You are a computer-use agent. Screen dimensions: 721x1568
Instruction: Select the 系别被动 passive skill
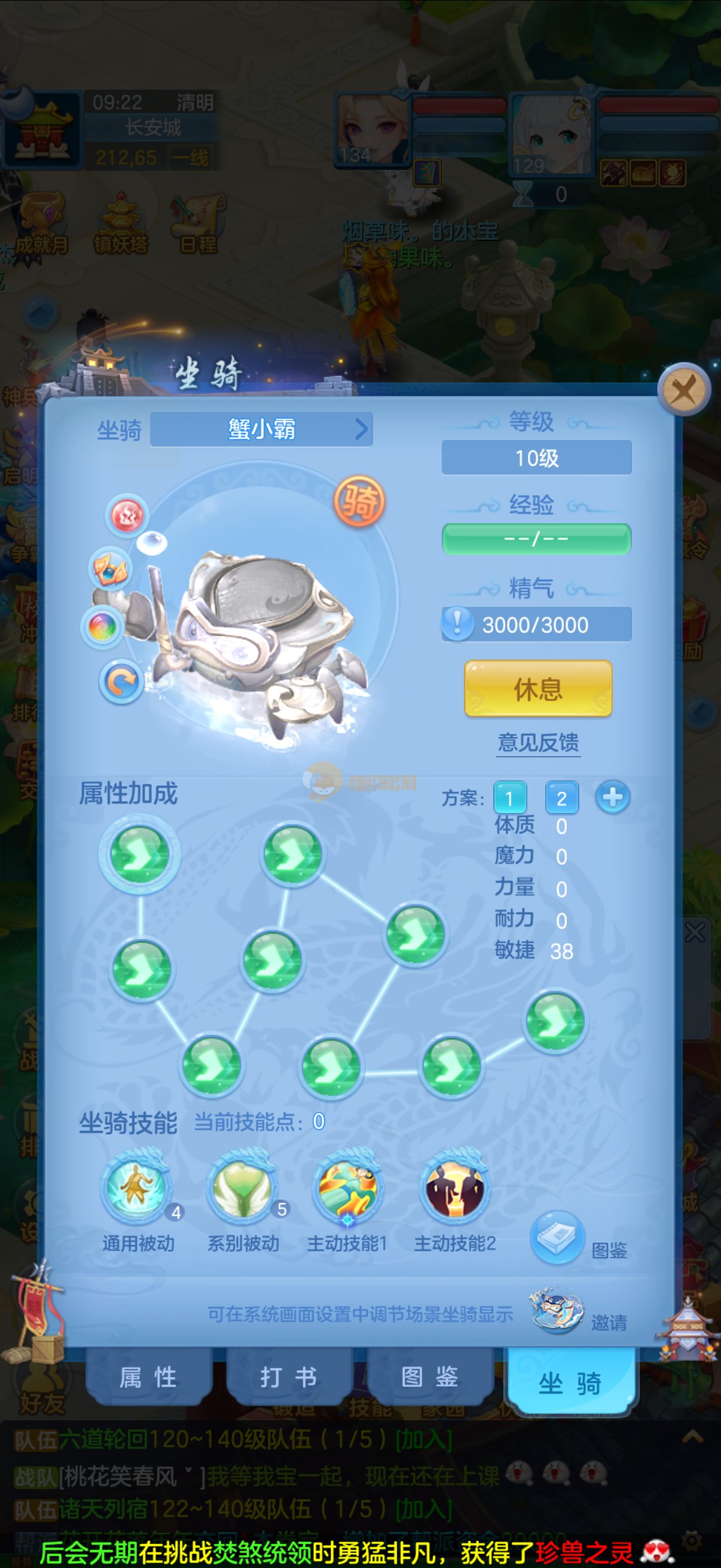[243, 1187]
